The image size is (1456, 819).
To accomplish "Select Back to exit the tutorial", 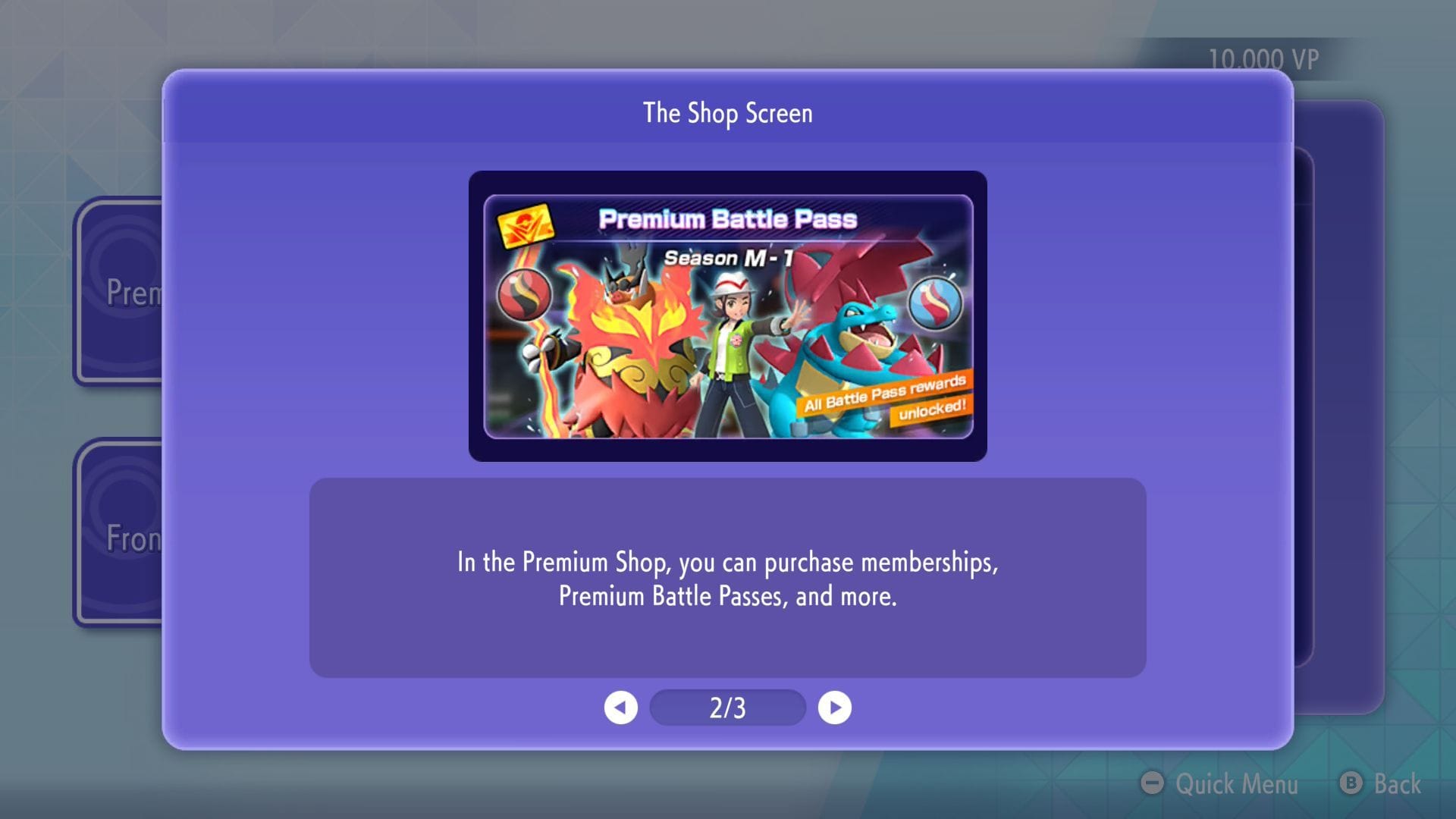I will point(1399,785).
